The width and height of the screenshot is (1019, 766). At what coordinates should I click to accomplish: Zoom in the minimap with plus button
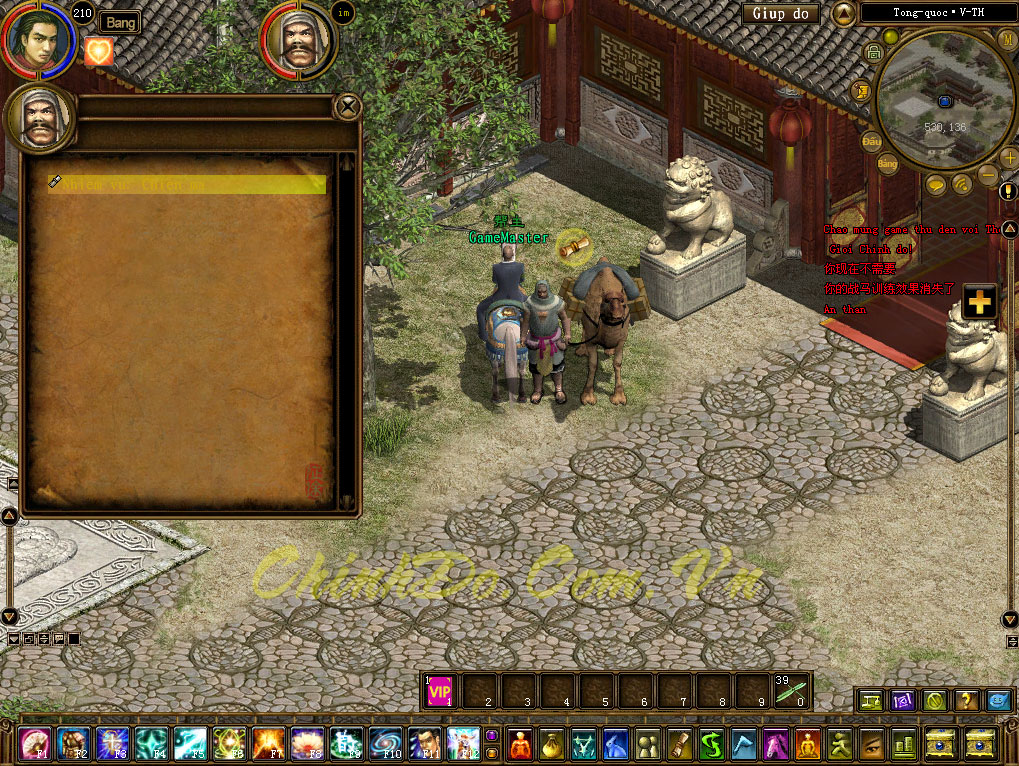pyautogui.click(x=1008, y=158)
